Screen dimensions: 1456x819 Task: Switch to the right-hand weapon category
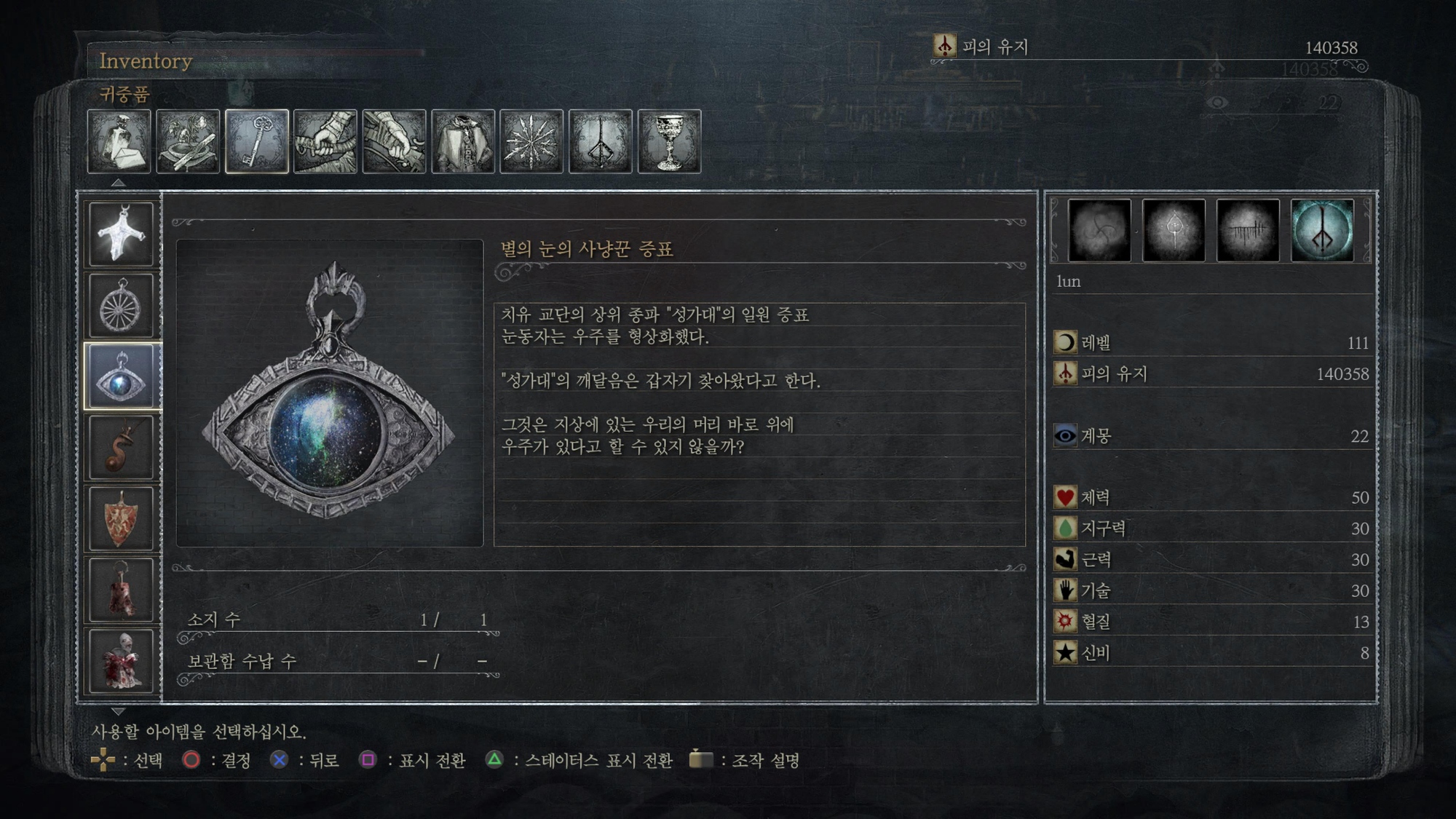click(325, 141)
